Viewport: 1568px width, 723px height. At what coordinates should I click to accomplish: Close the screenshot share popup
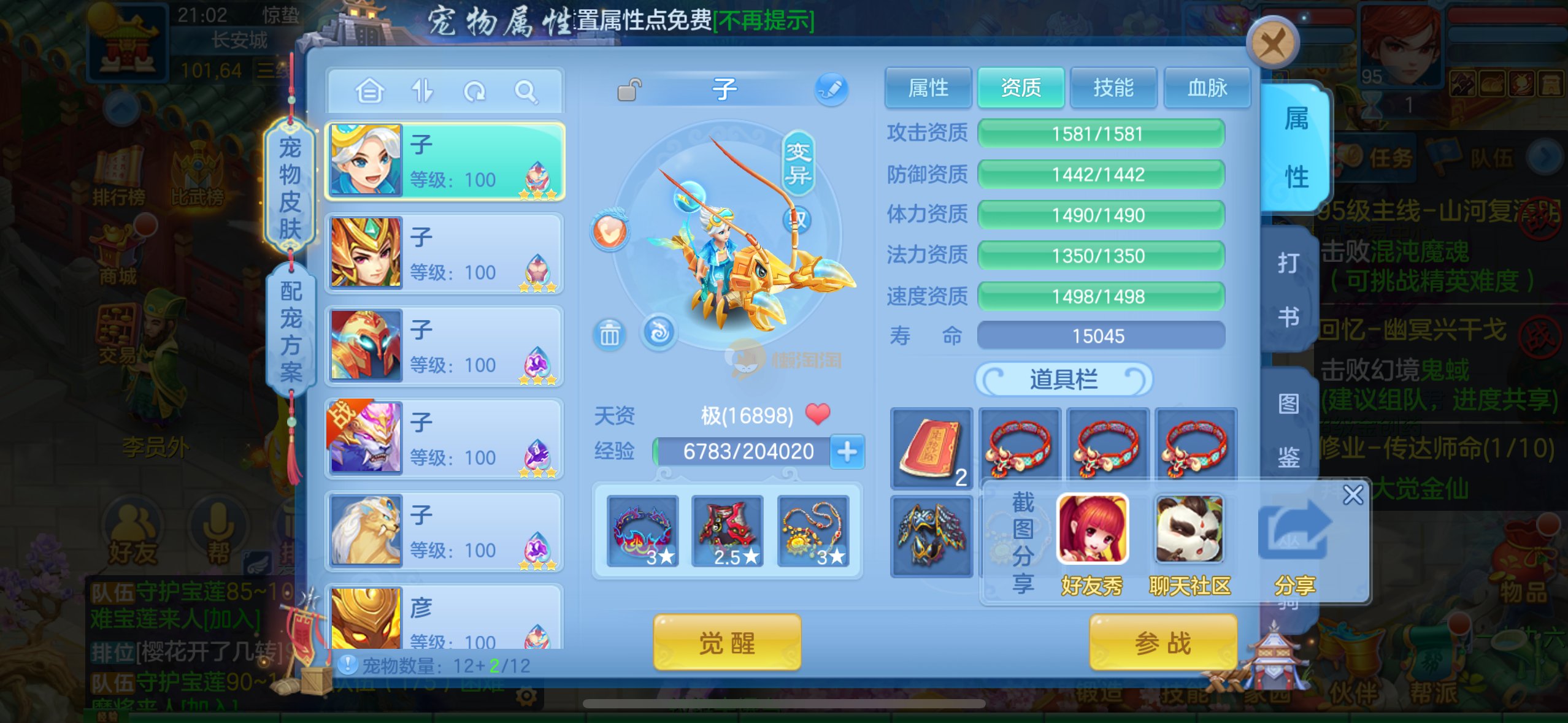coord(1353,495)
